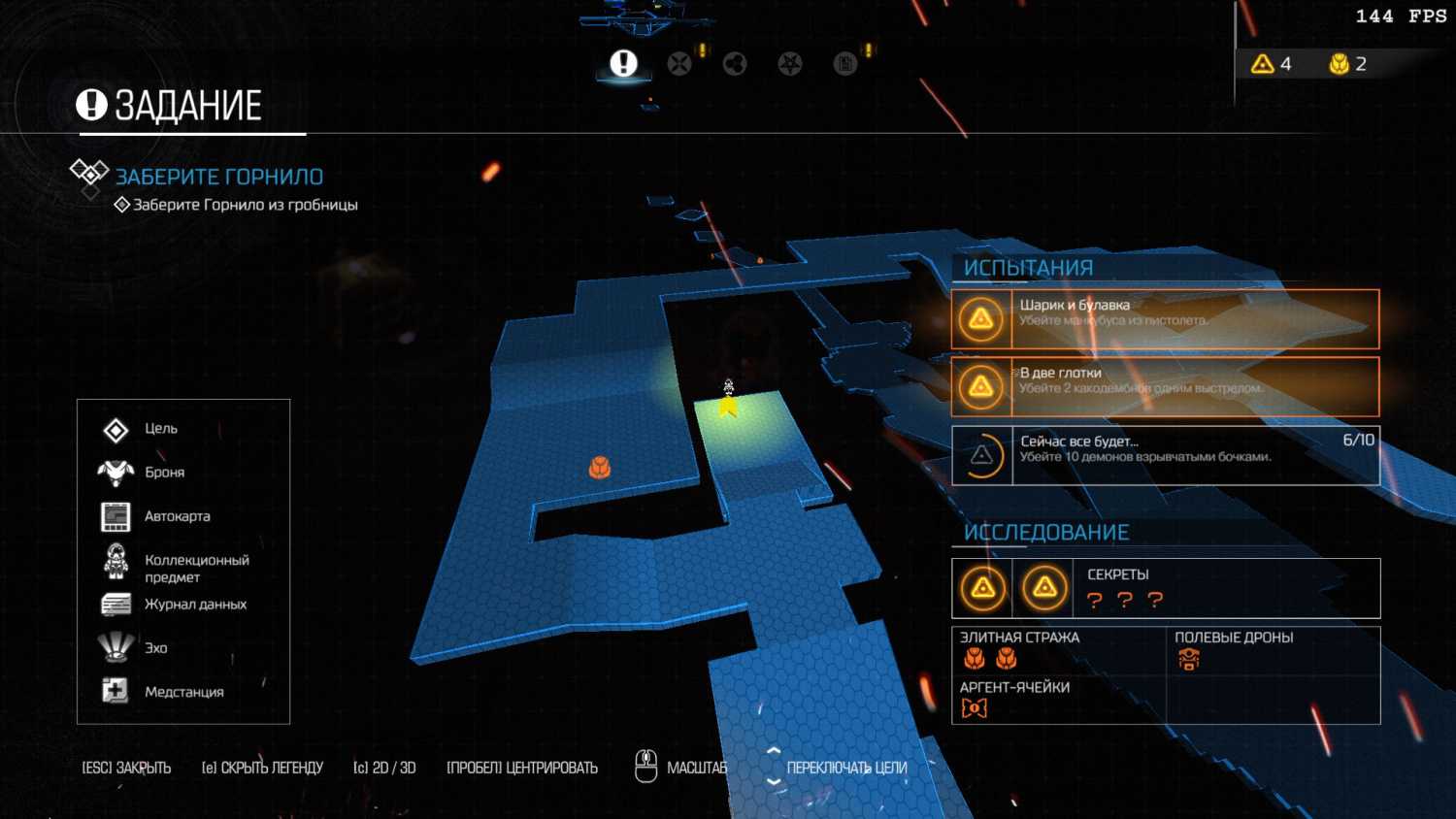Click the 'Заберите Горнило' objective title
The image size is (1456, 819).
pos(219,177)
